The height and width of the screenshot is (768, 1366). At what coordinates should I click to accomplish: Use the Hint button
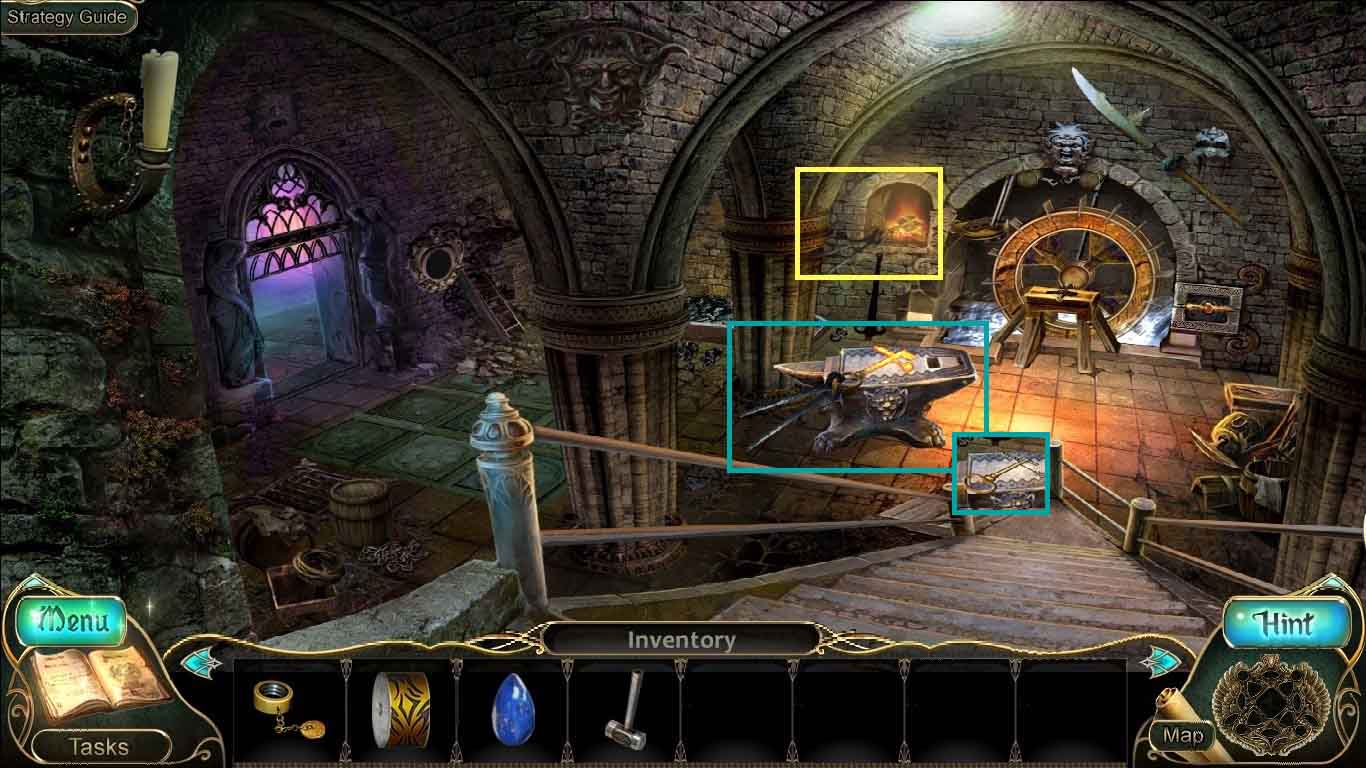1284,625
